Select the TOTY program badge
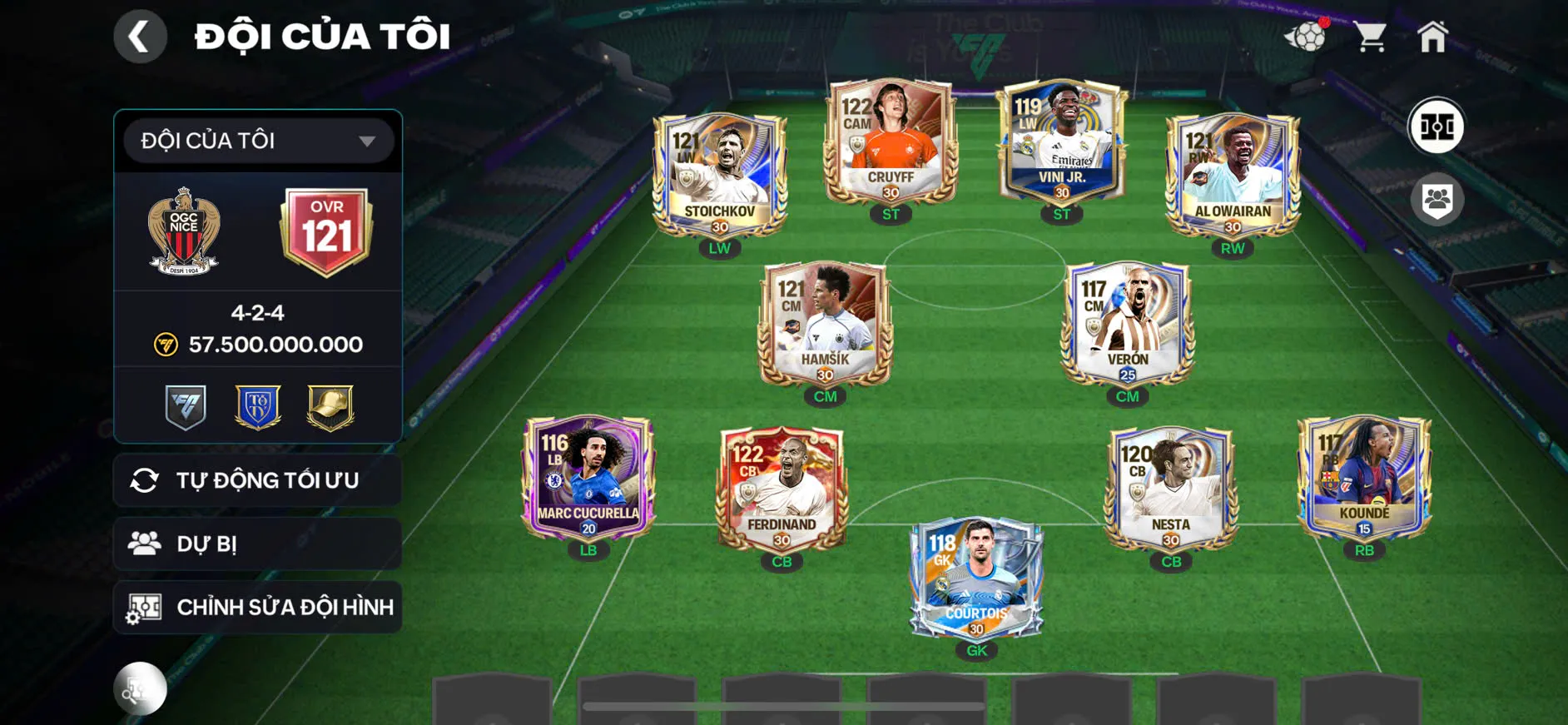The image size is (1568, 725). click(257, 405)
